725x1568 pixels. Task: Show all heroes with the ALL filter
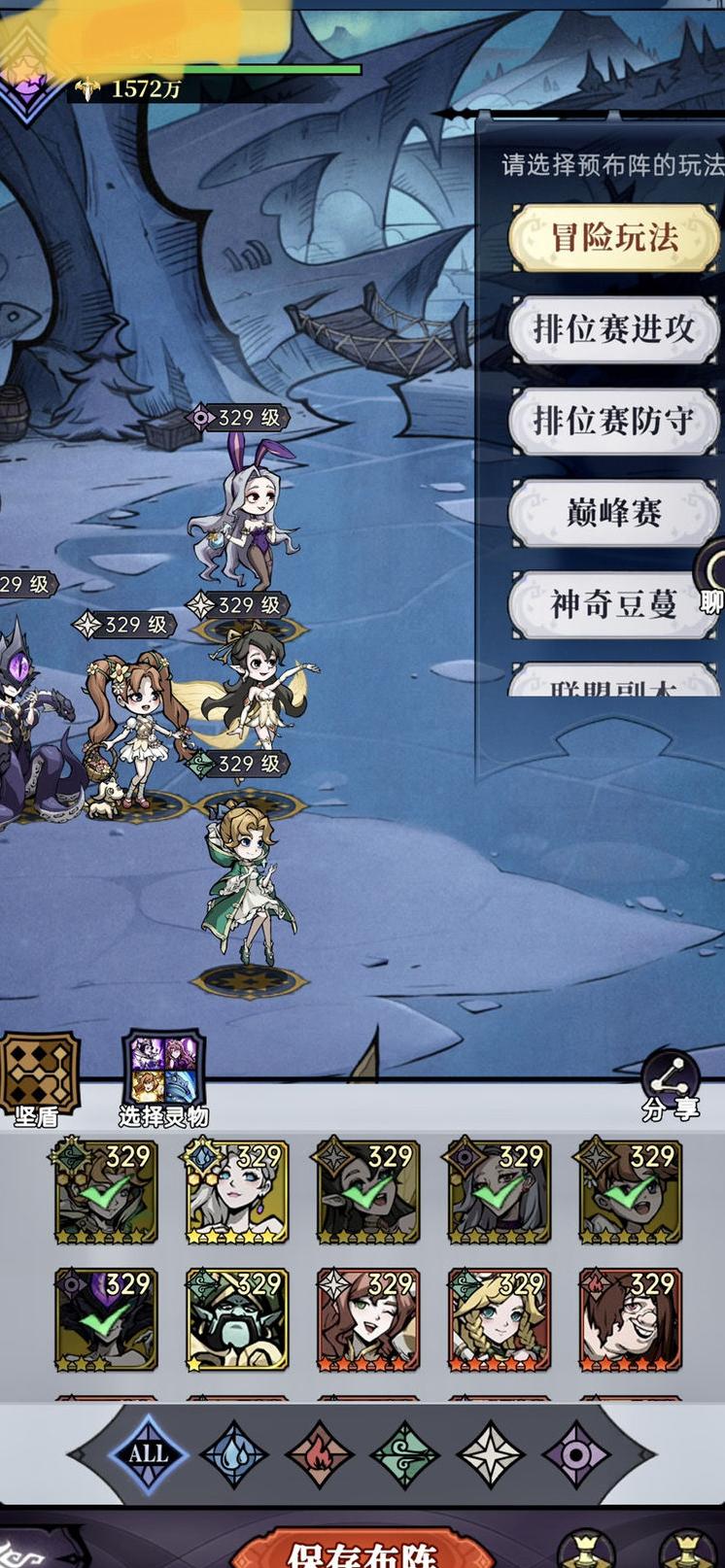pos(147,1454)
